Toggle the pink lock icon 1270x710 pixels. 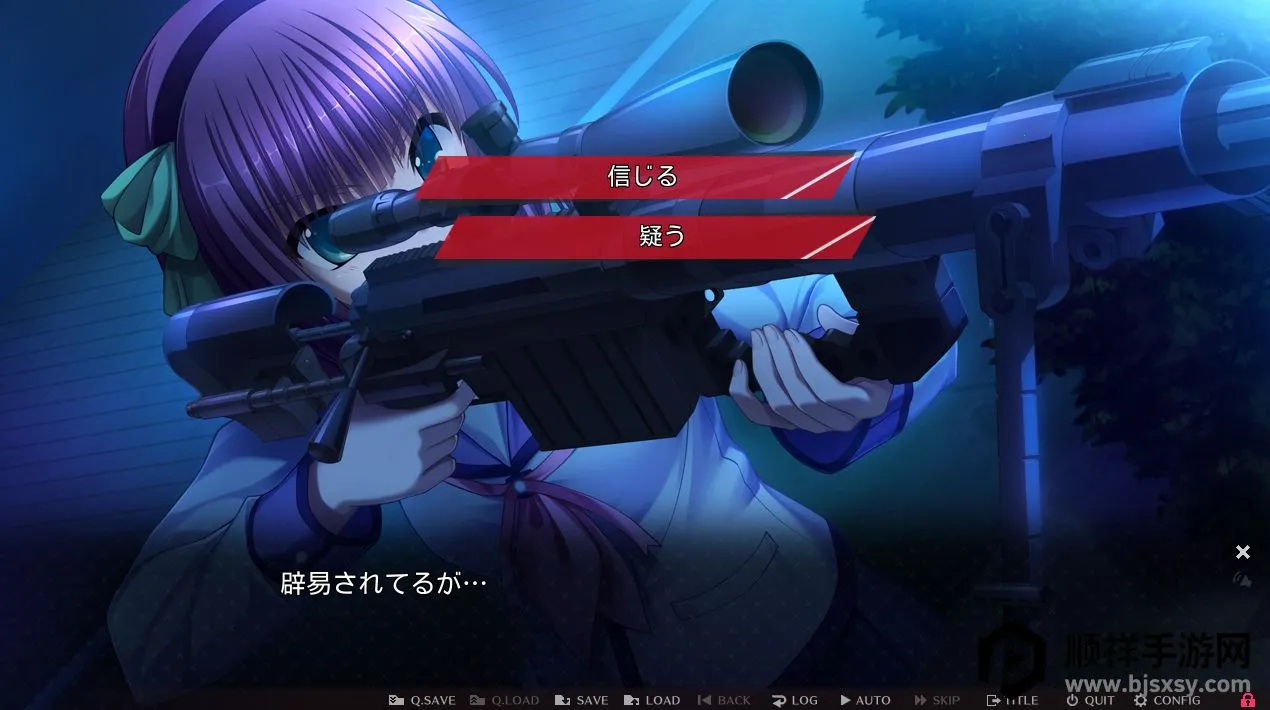pyautogui.click(x=1247, y=700)
